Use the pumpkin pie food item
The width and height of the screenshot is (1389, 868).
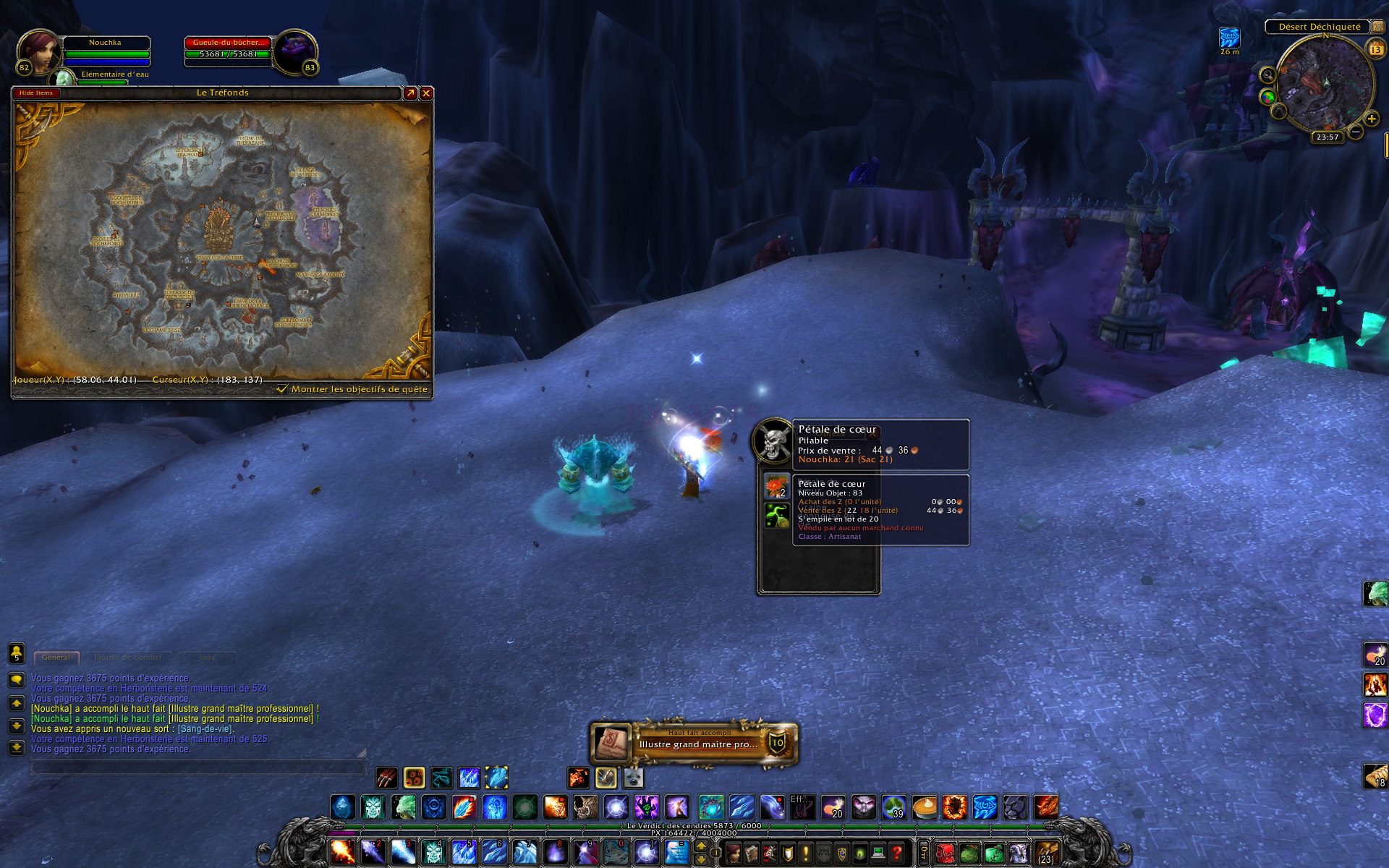[924, 807]
